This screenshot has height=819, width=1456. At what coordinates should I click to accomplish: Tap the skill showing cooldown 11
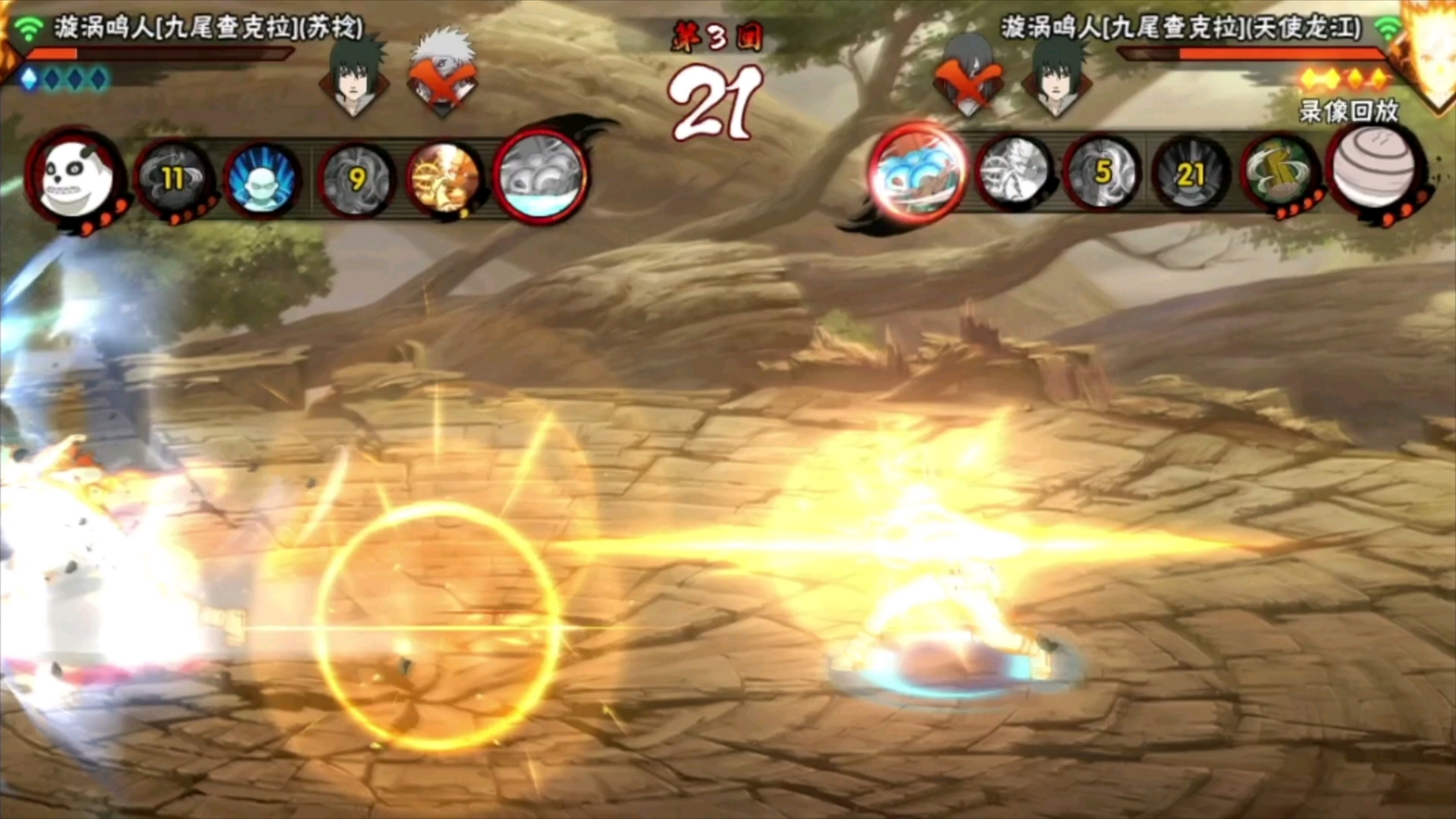click(x=173, y=179)
